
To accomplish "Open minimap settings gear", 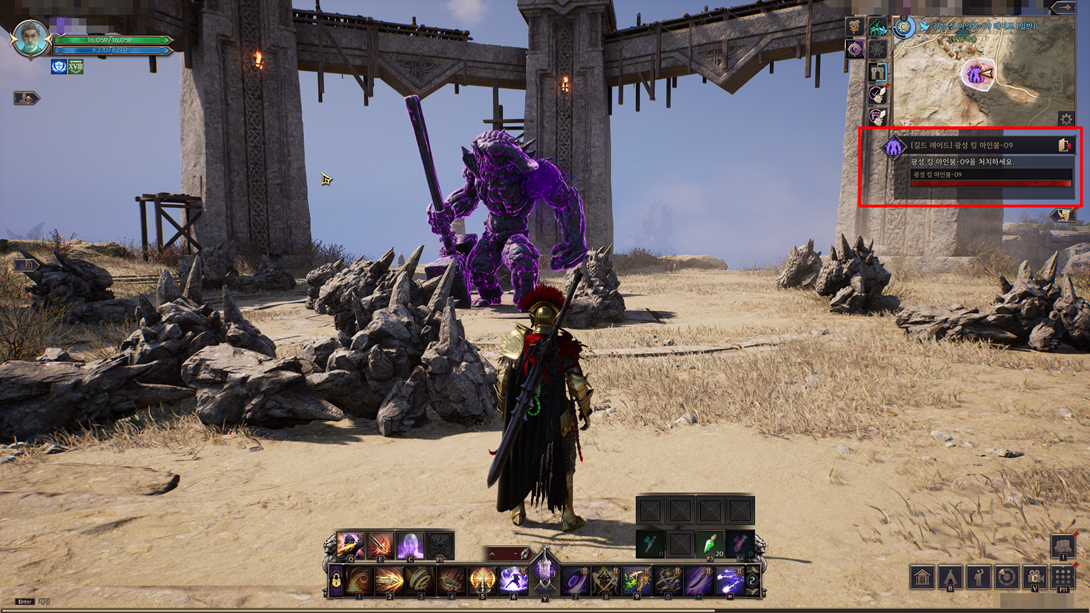I will pyautogui.click(x=1066, y=119).
